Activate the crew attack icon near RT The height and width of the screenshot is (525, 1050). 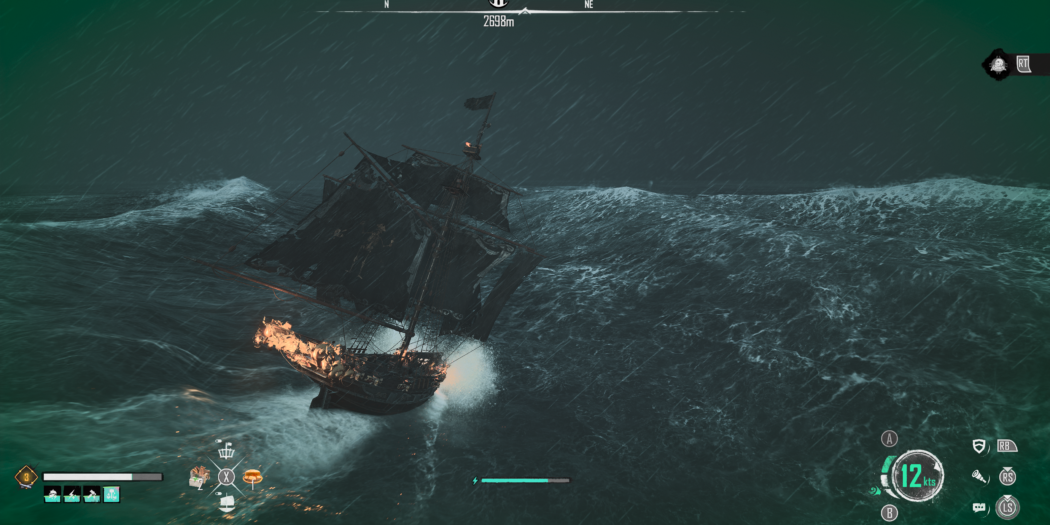(997, 66)
